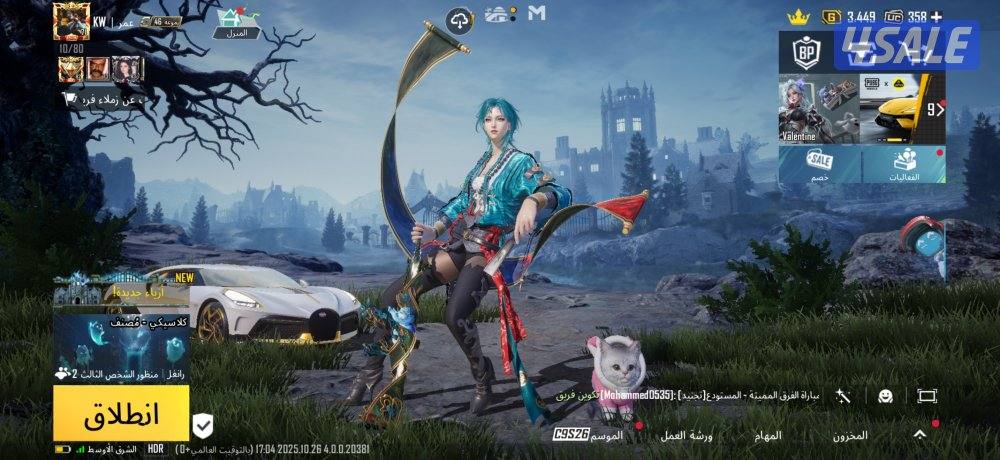Screen dimensions: 1000x460
Task: Open the BP pass panel
Action: tap(806, 51)
